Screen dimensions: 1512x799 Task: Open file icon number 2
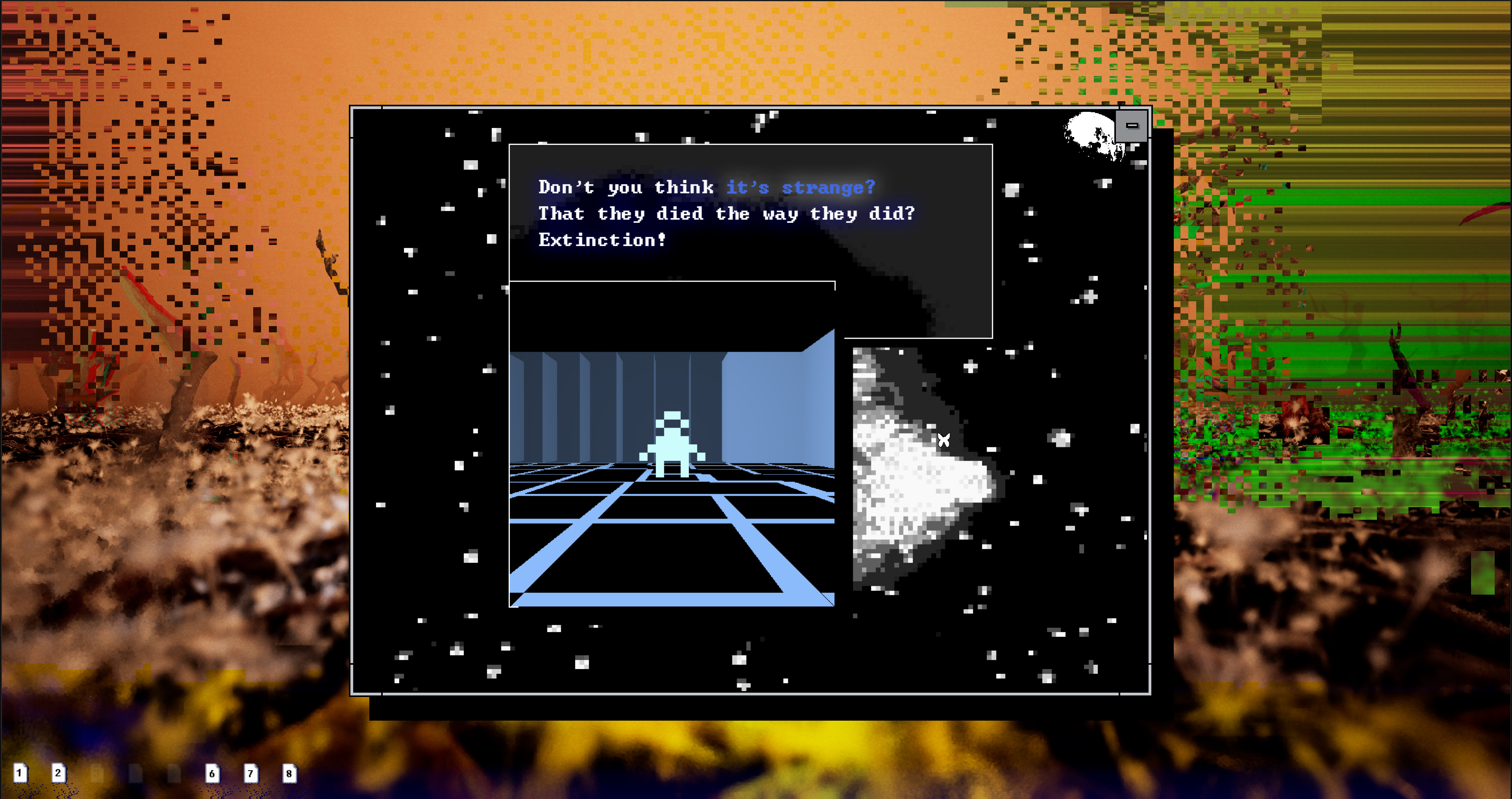58,773
